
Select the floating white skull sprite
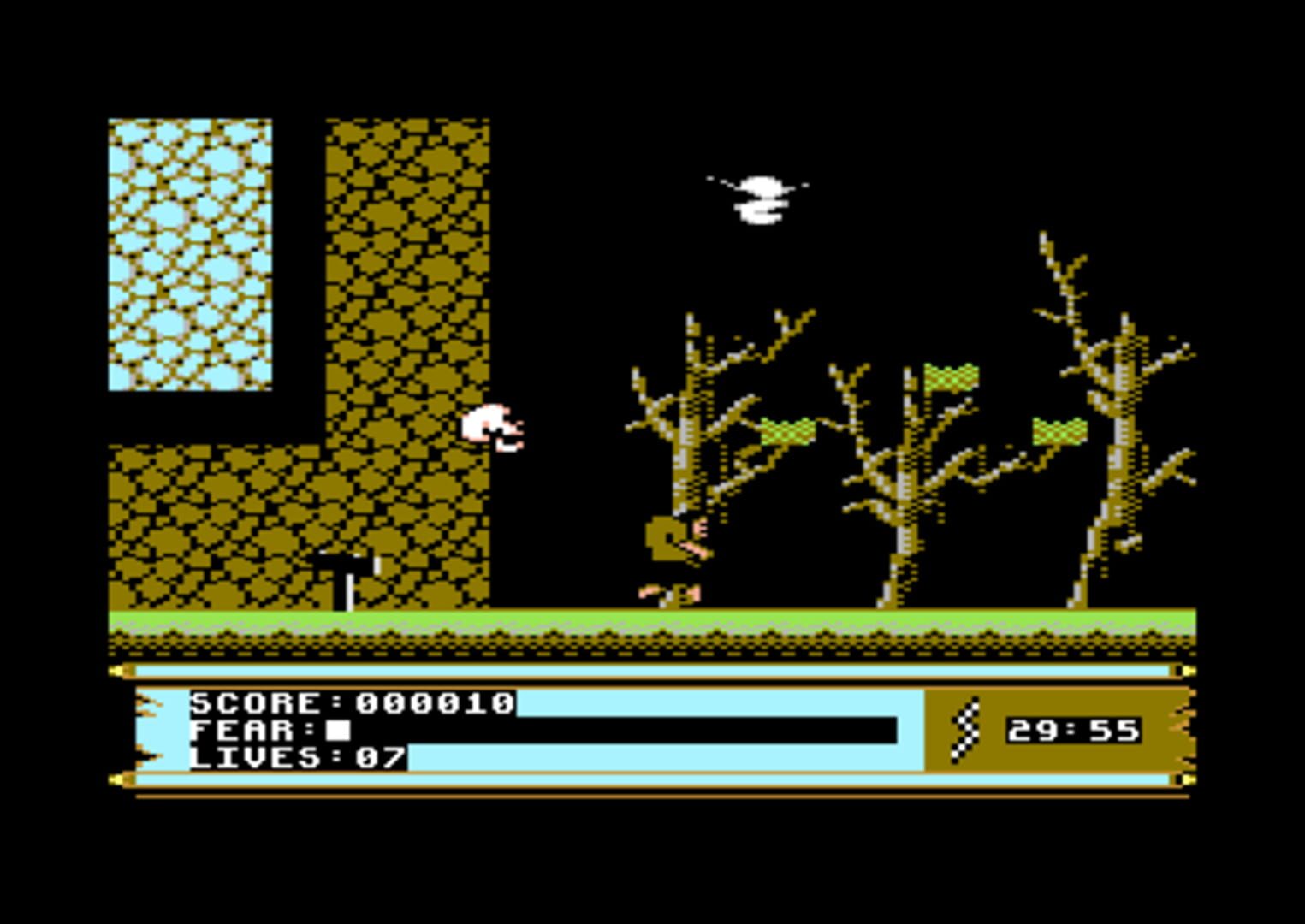[x=492, y=428]
